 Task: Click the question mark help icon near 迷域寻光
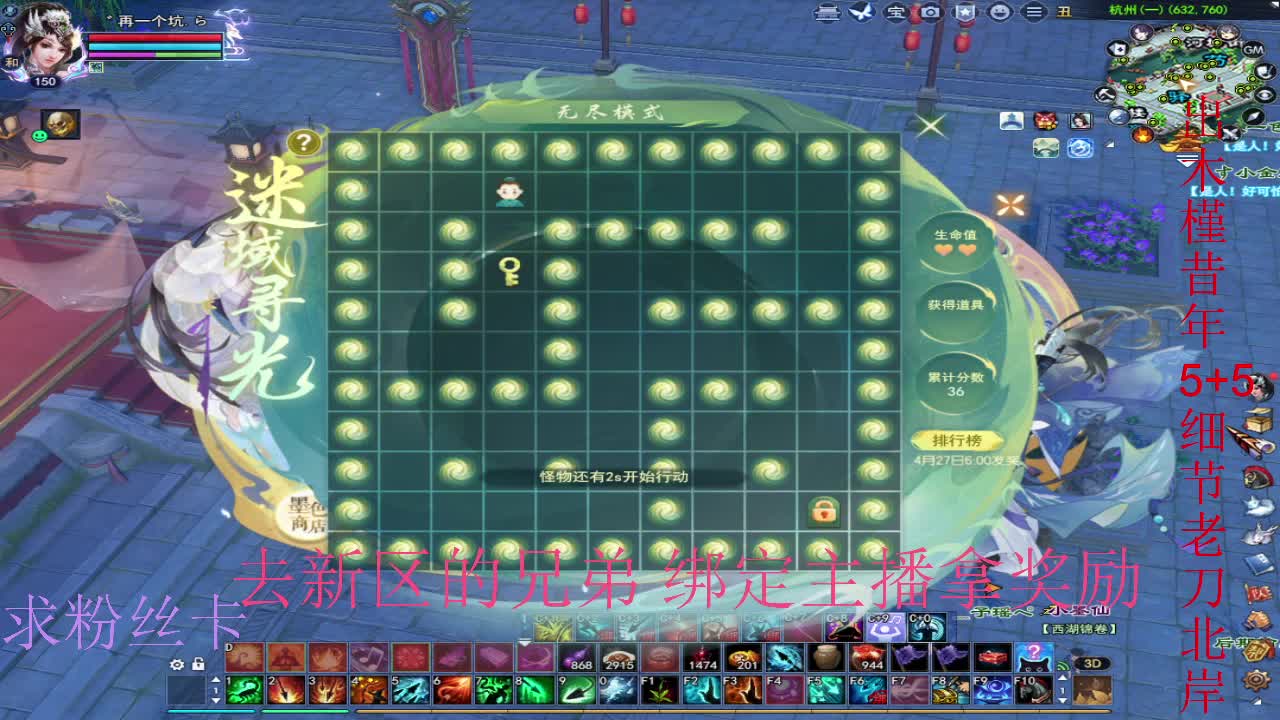pyautogui.click(x=304, y=141)
